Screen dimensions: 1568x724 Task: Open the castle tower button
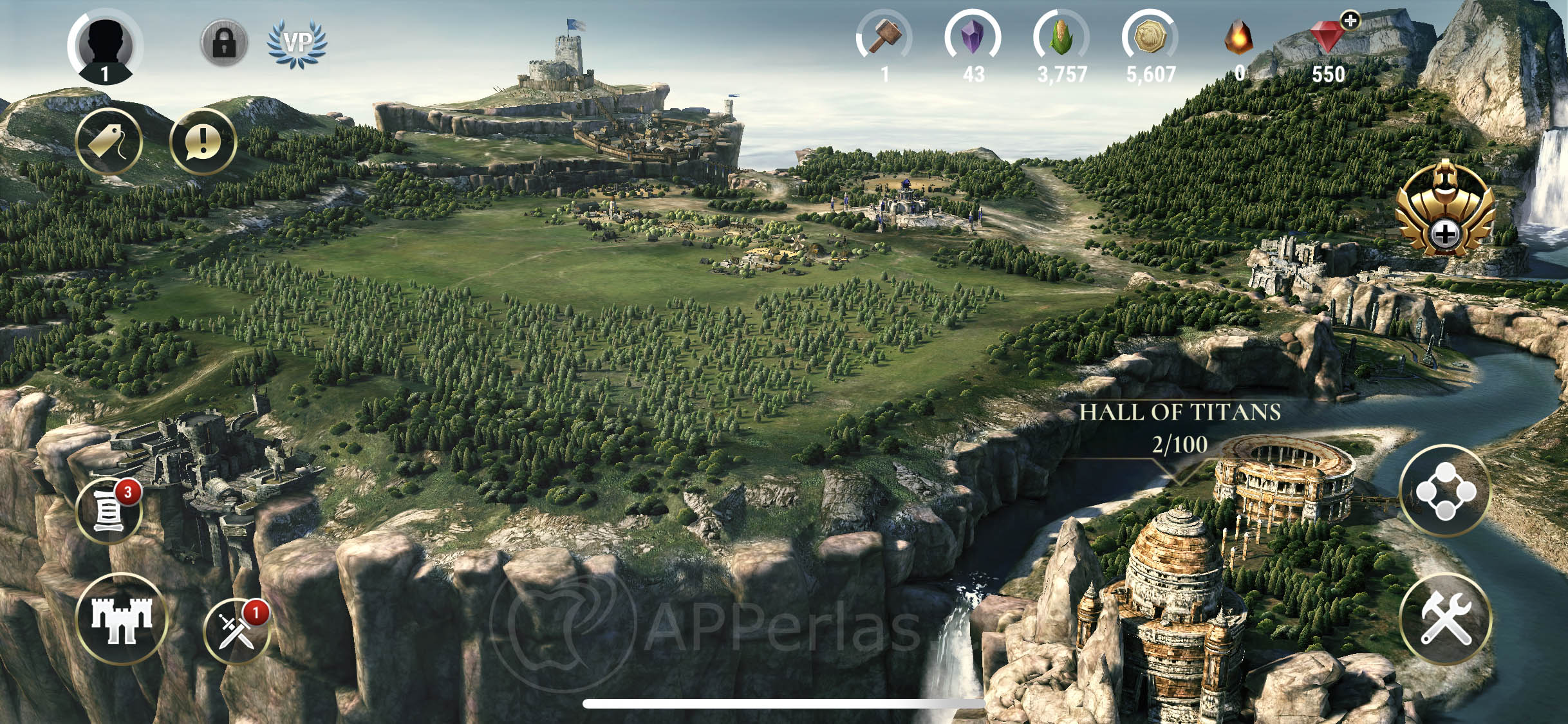[x=121, y=619]
